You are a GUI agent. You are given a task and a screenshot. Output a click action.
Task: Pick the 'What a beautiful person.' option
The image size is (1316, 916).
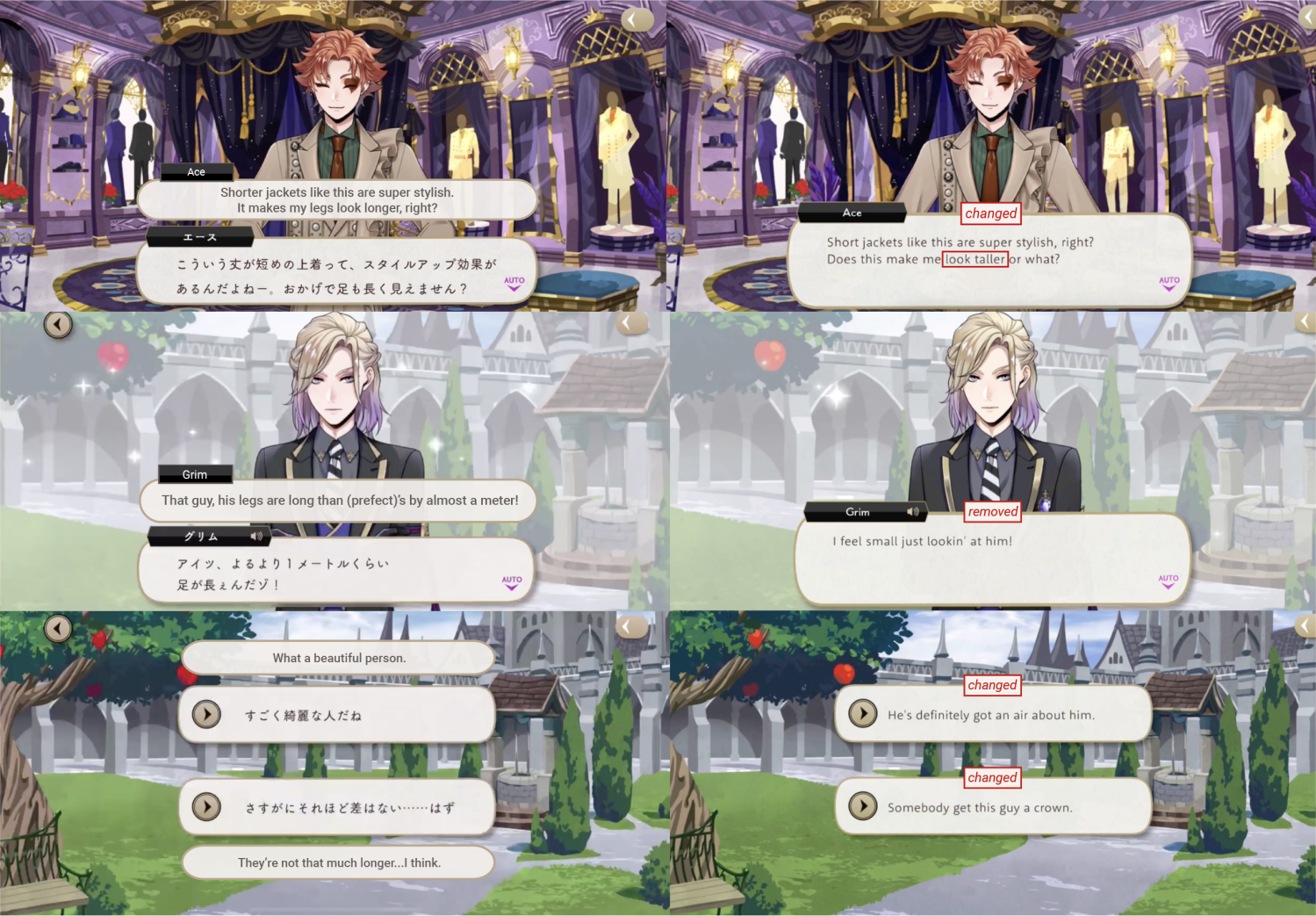coord(337,657)
